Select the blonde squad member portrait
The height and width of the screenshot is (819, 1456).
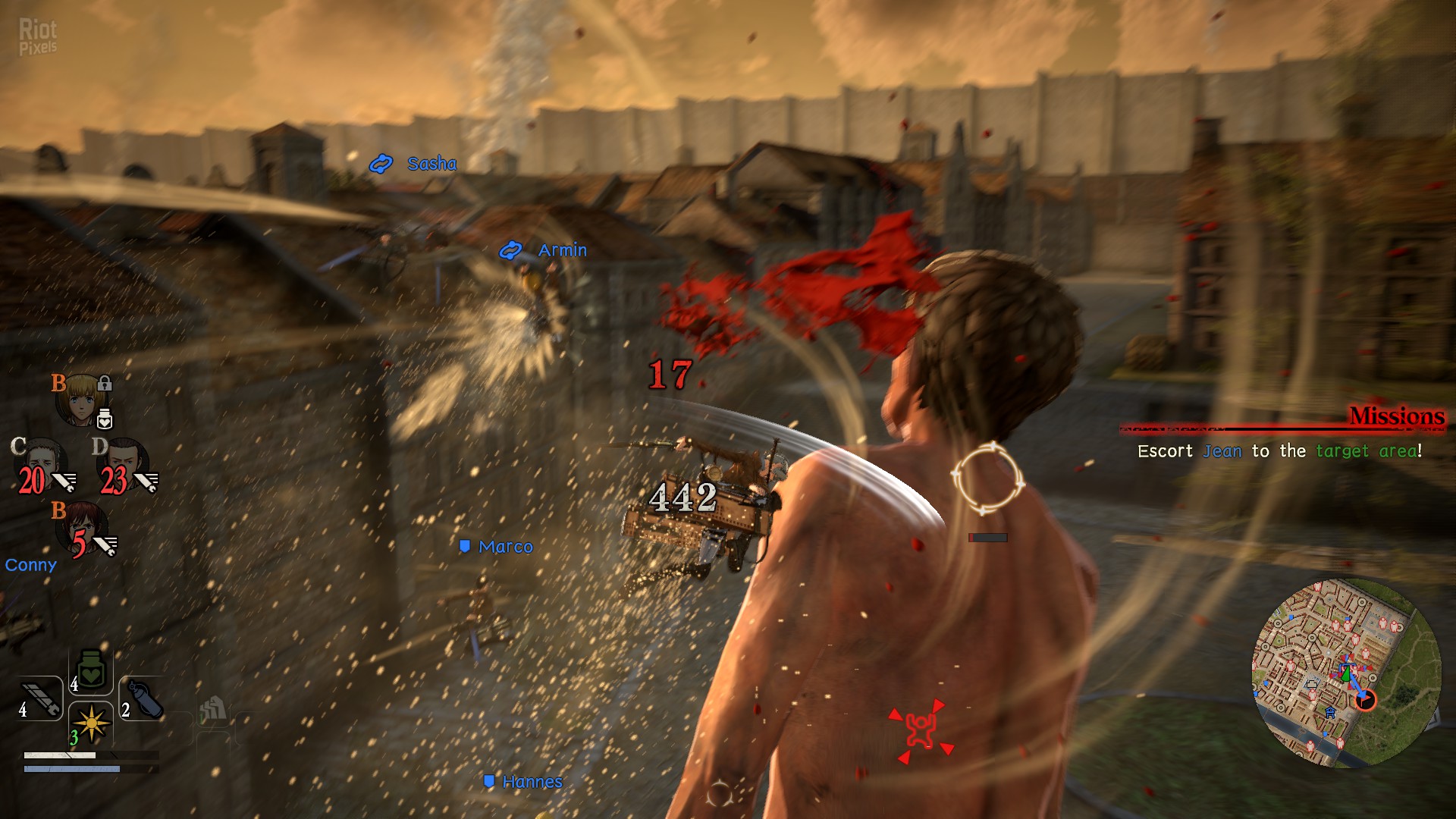(80, 399)
